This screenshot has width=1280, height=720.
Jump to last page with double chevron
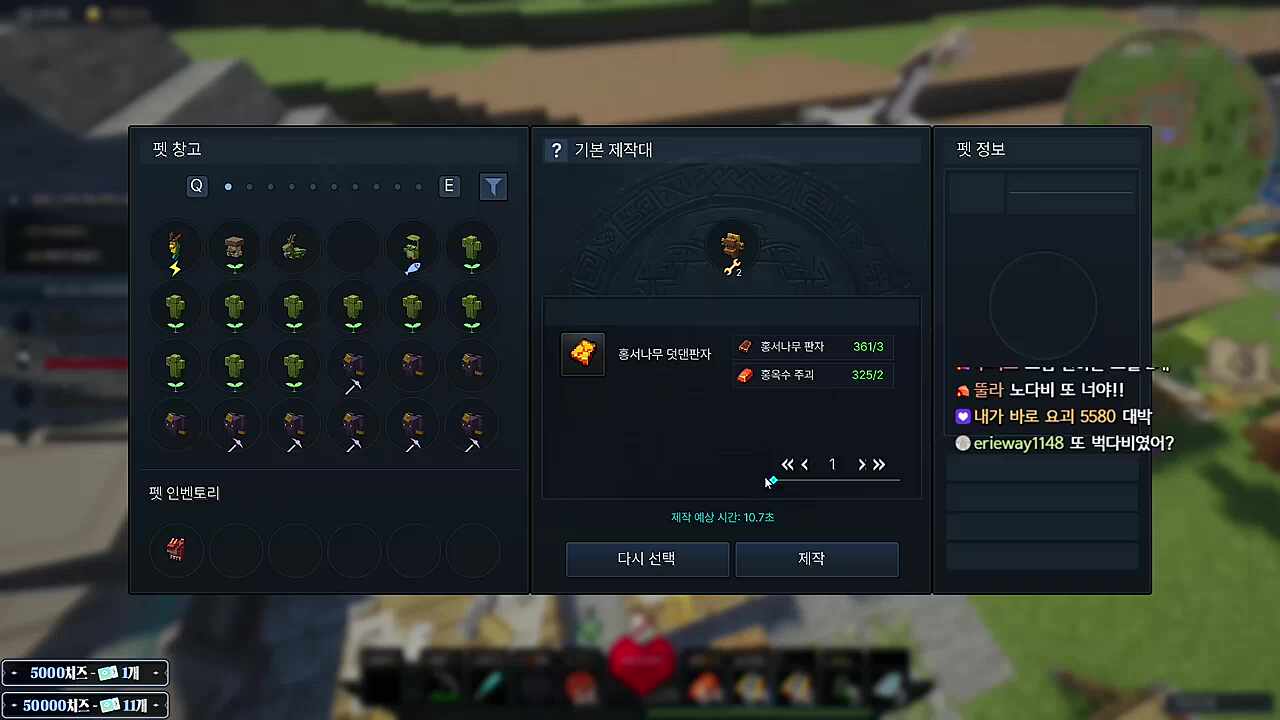(879, 464)
